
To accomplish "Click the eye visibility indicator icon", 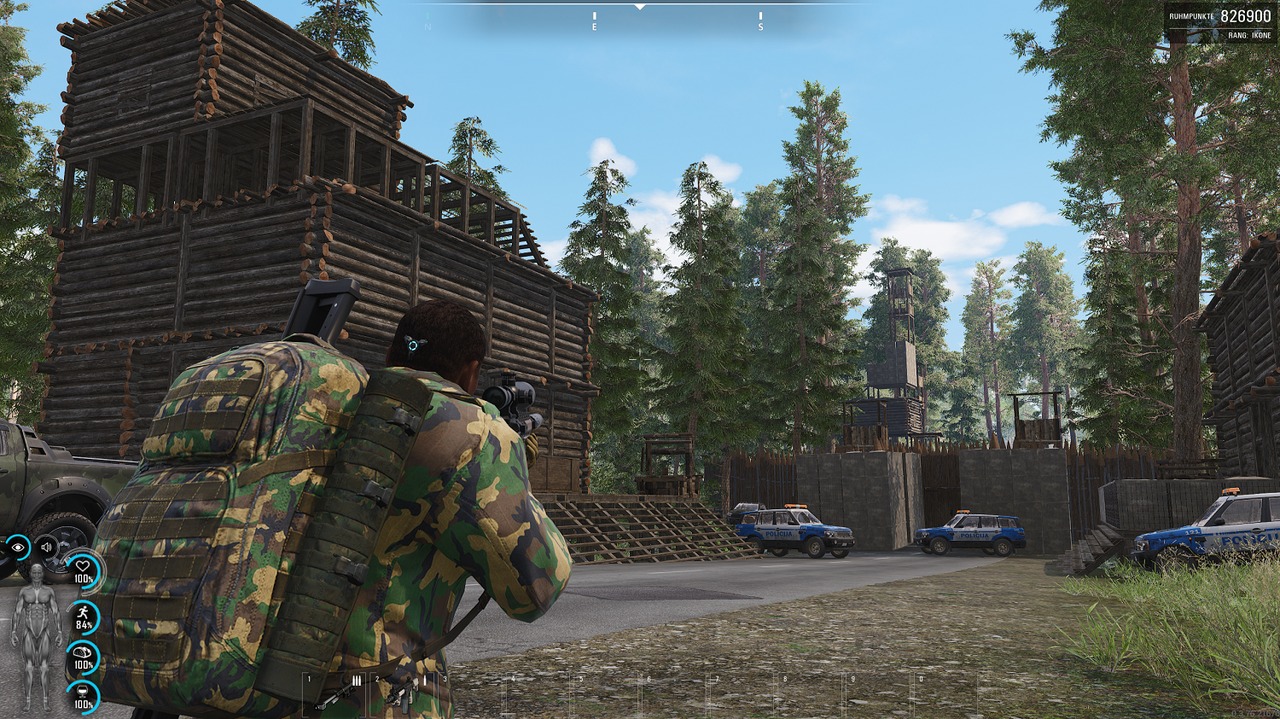I will (x=17, y=547).
